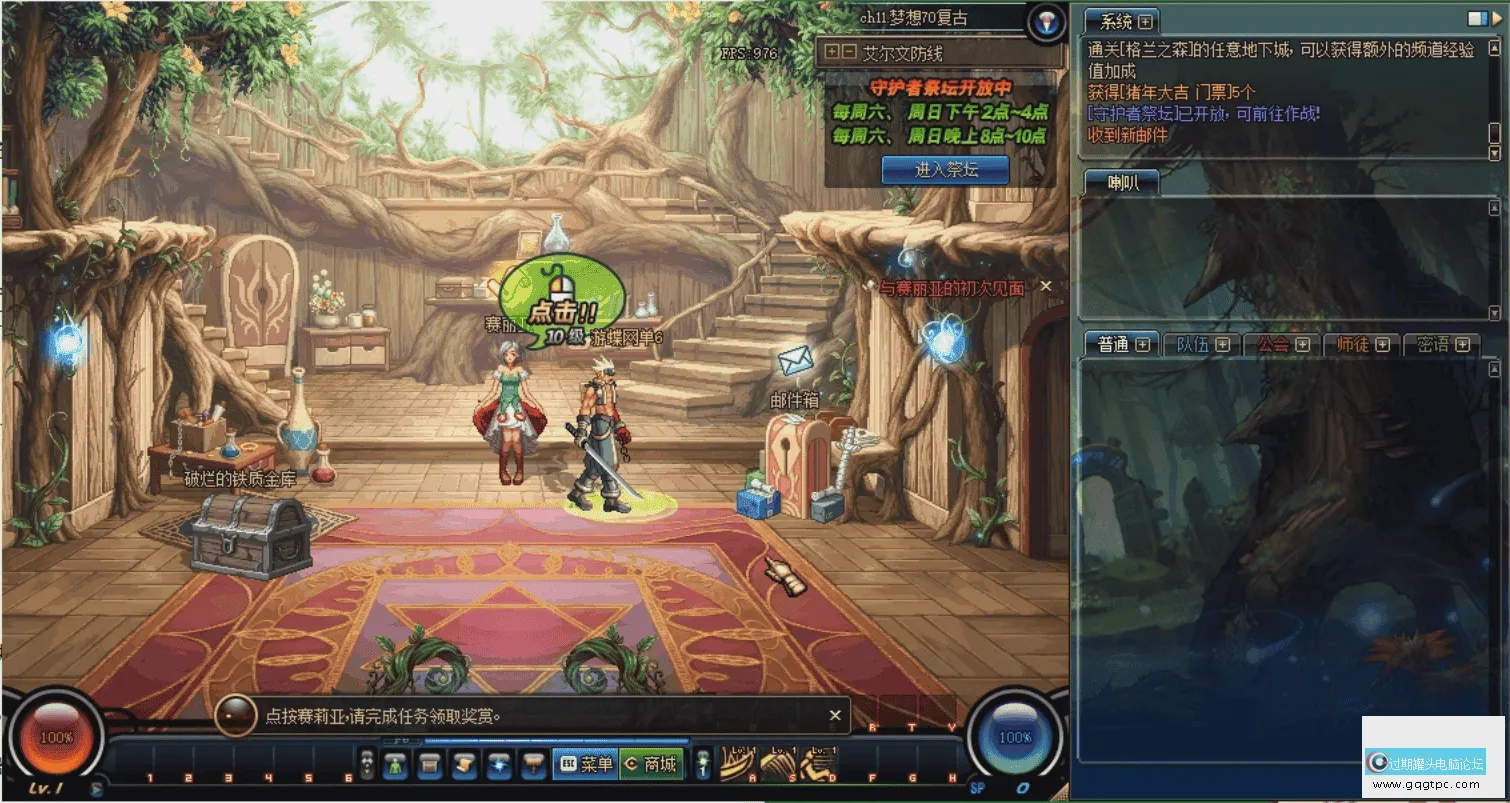Open the blue skill spark toolbar icon
This screenshot has height=803, width=1510.
[498, 765]
